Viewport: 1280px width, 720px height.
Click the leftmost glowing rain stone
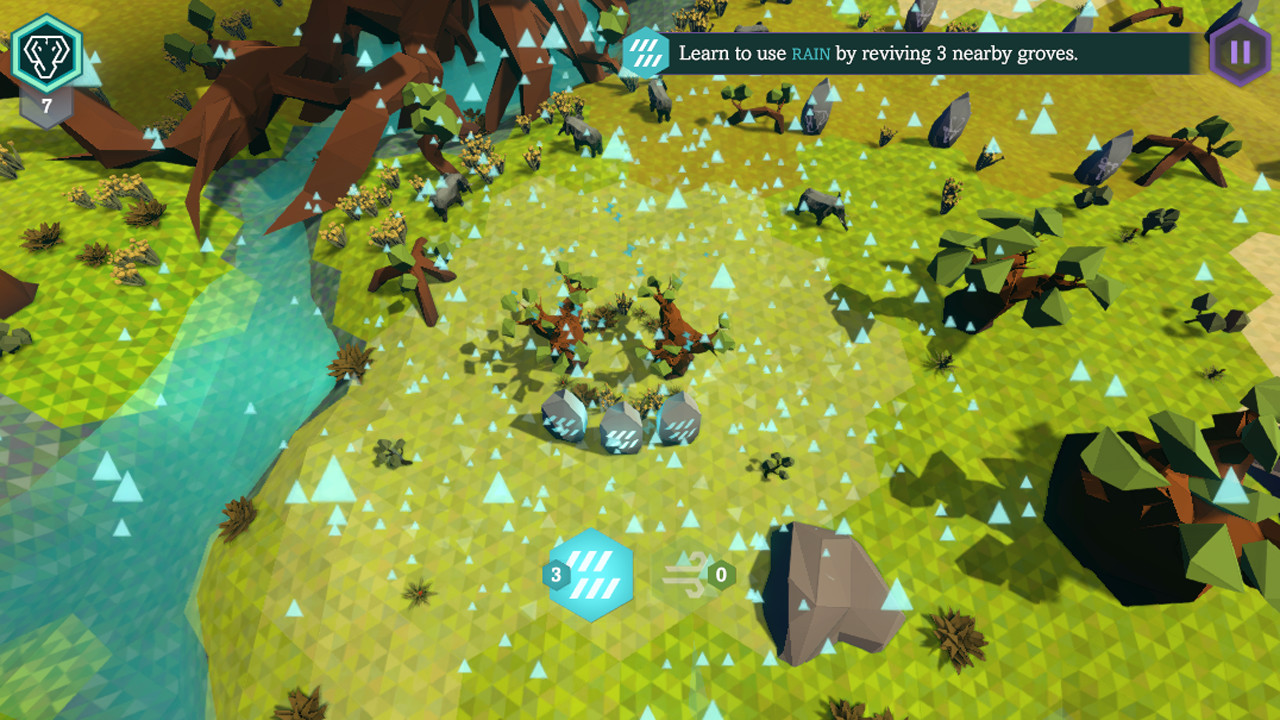(565, 418)
